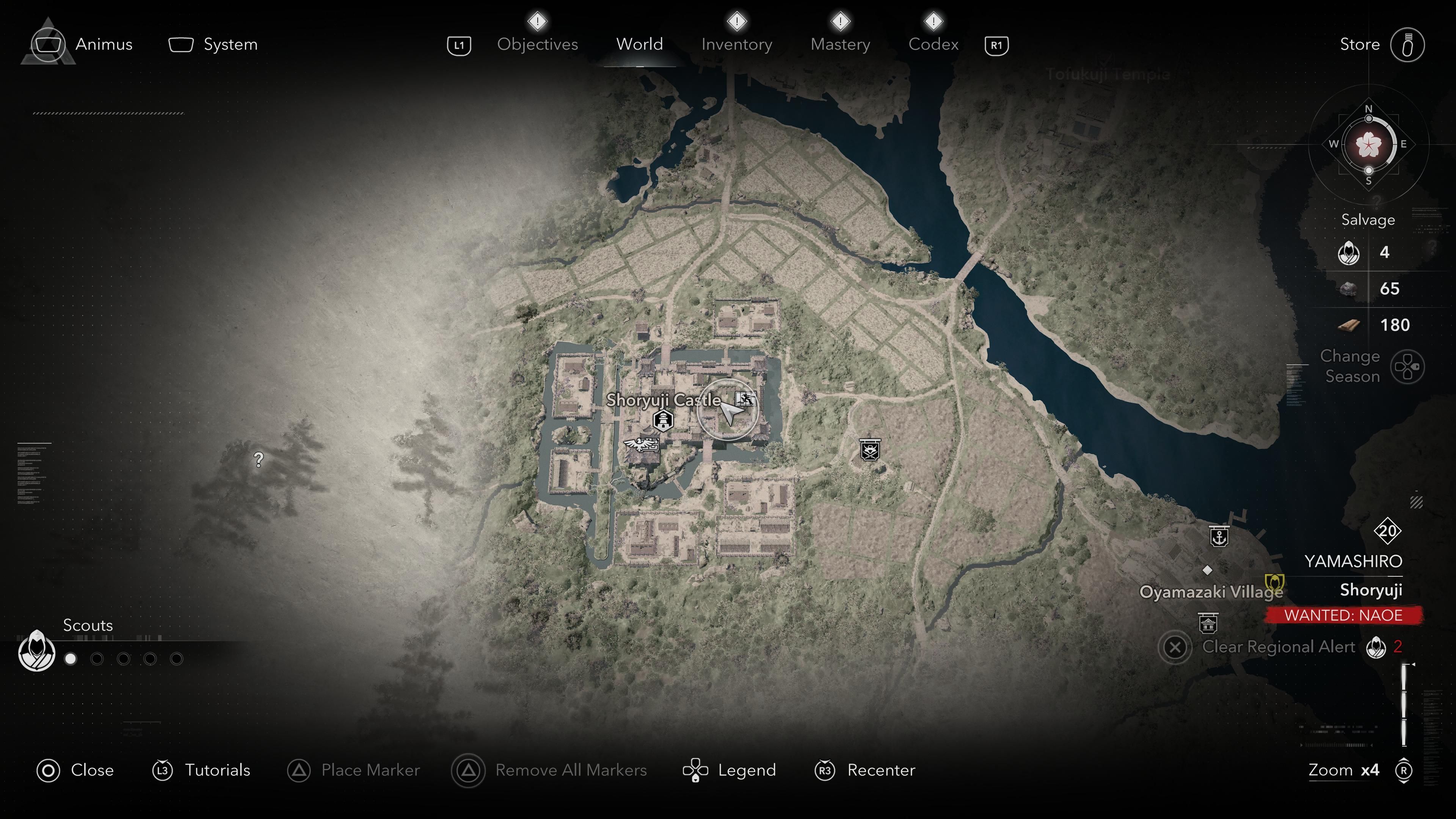The height and width of the screenshot is (819, 1456).
Task: Click the Oyamazaki Village map label
Action: click(1210, 592)
